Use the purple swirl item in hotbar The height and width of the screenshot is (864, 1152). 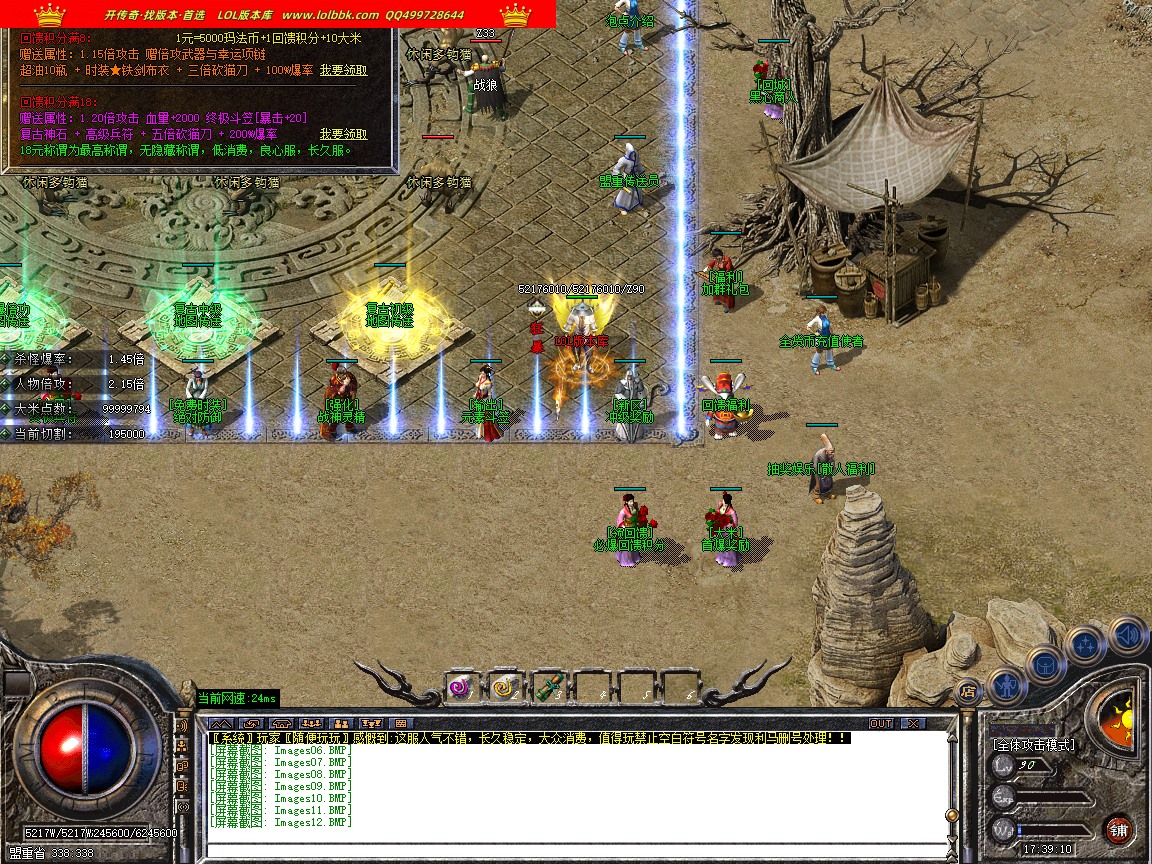(x=459, y=687)
